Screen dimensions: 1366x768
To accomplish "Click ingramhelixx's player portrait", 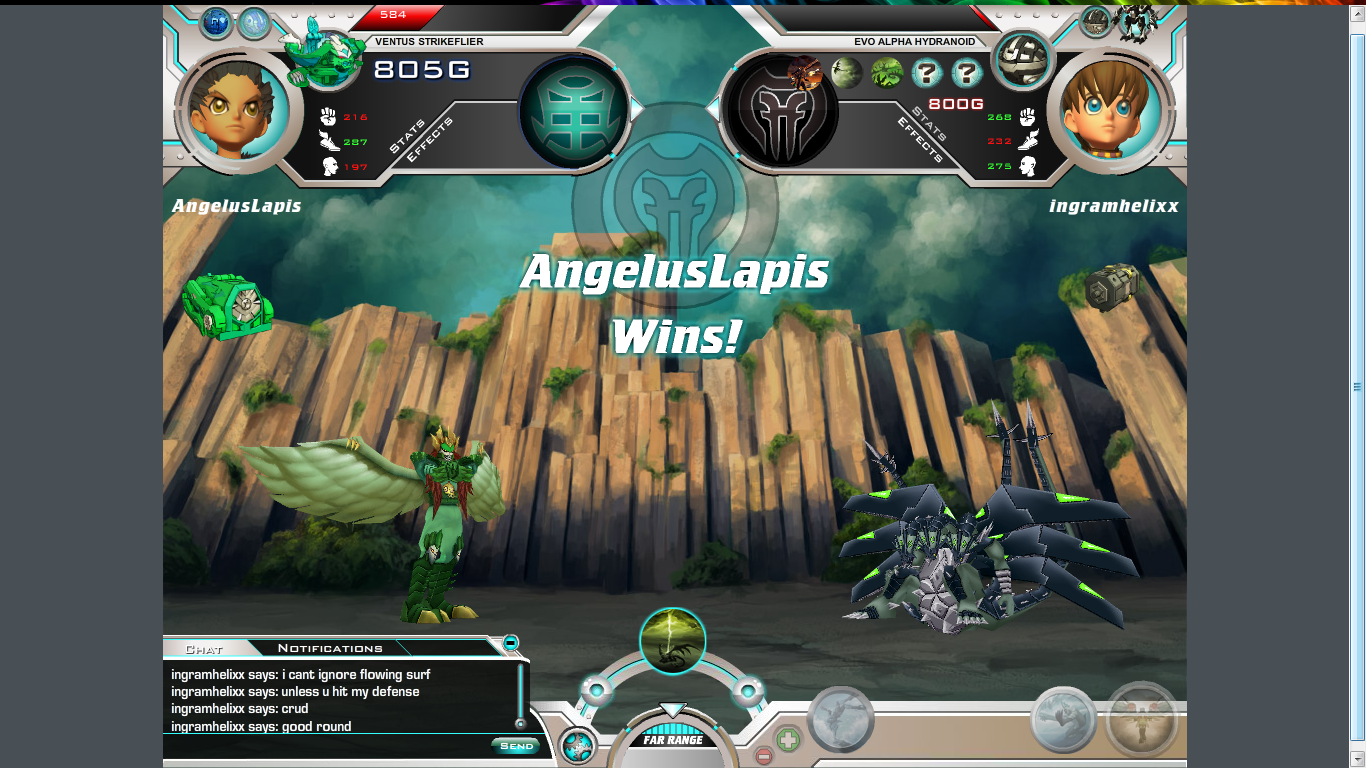I will click(x=1111, y=108).
